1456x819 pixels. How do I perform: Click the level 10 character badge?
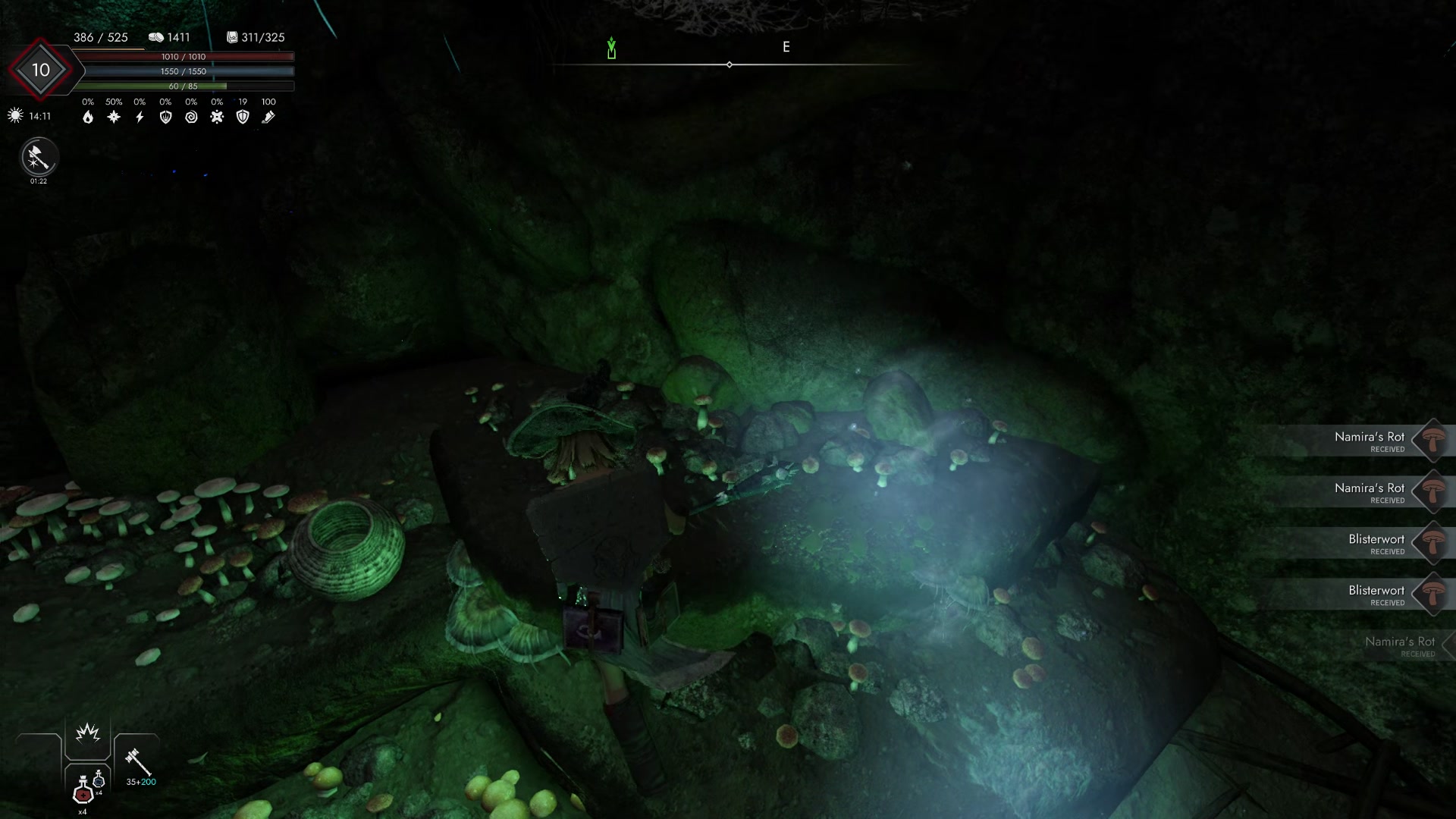40,70
